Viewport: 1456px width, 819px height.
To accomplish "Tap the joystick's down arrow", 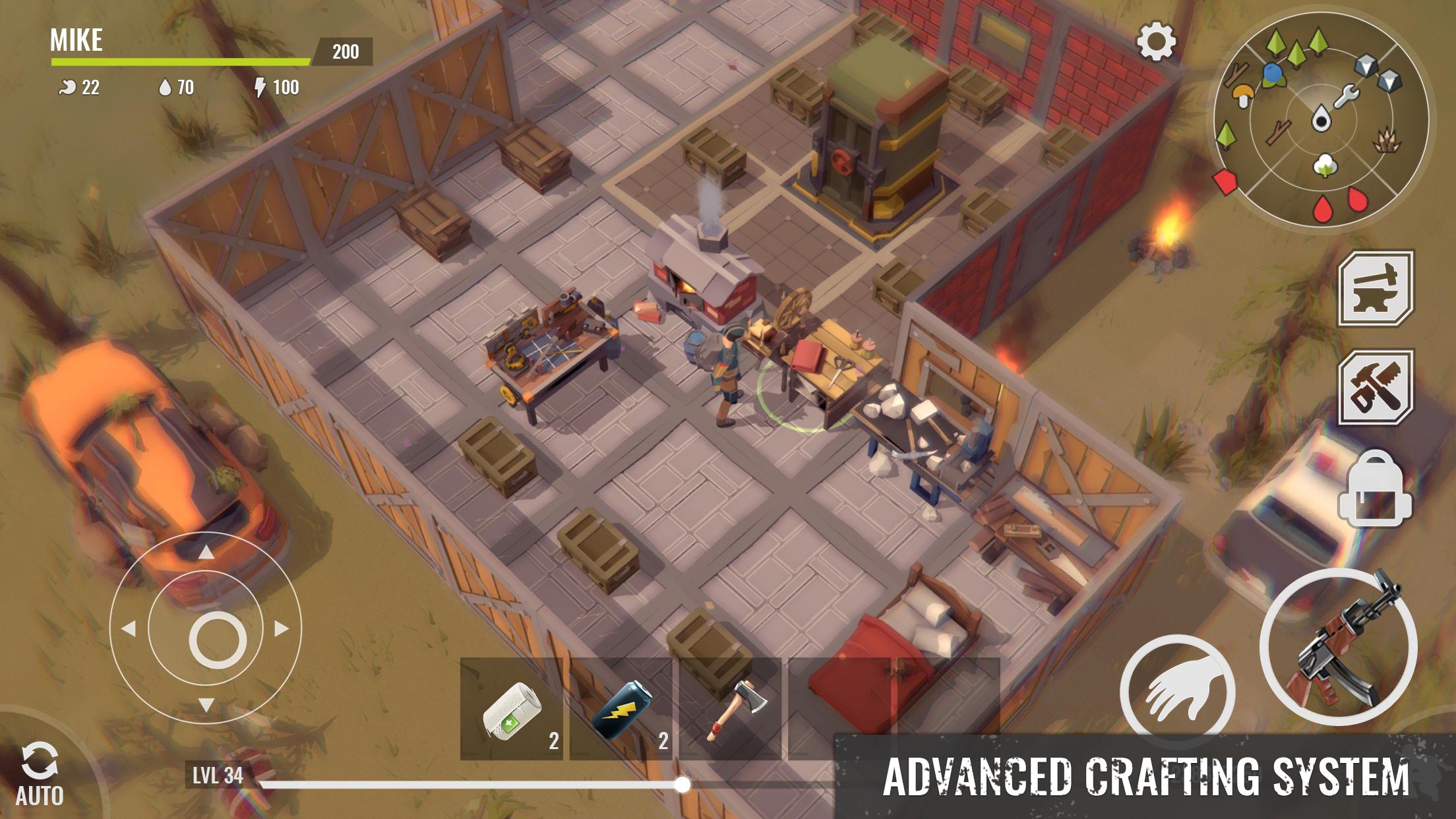I will click(206, 705).
